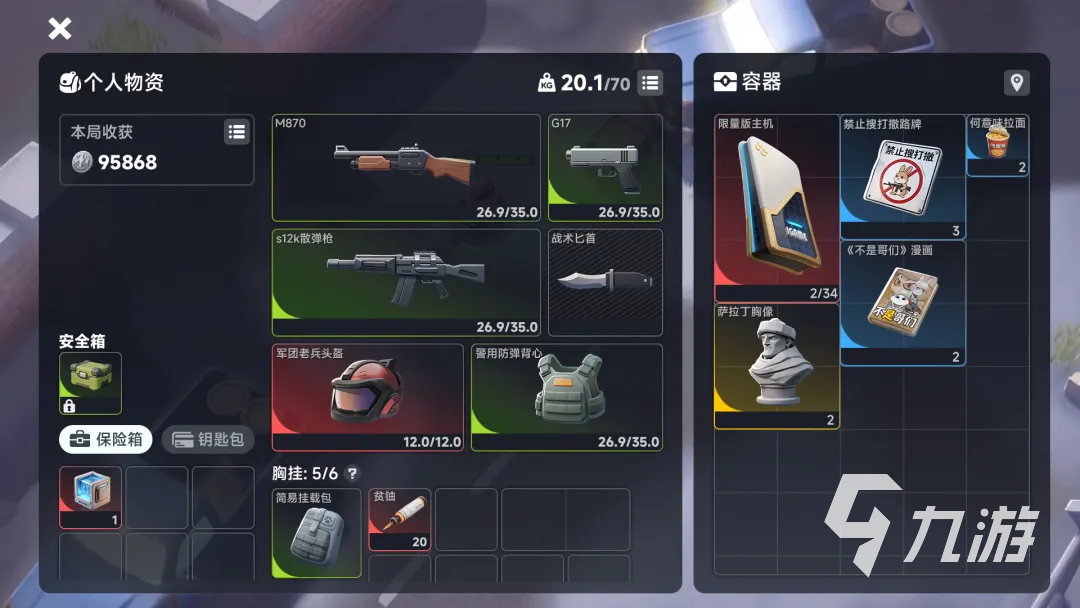Click the 胸挂 help question mark
Screen dimensions: 1080x608
click(352, 474)
